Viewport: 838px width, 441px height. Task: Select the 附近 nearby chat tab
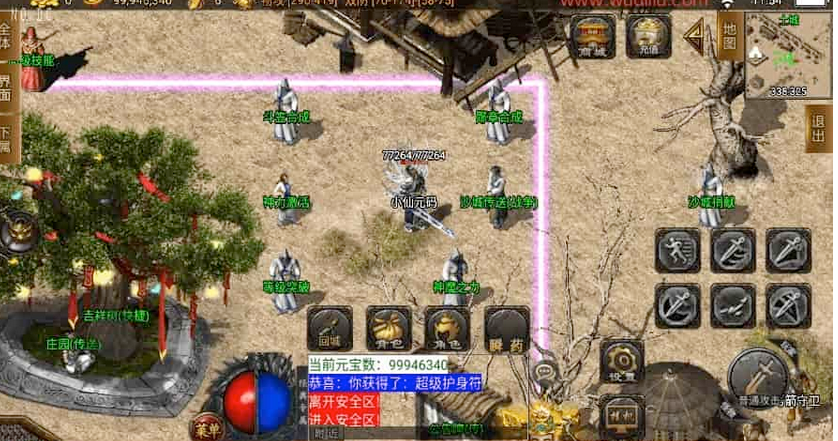pos(325,434)
